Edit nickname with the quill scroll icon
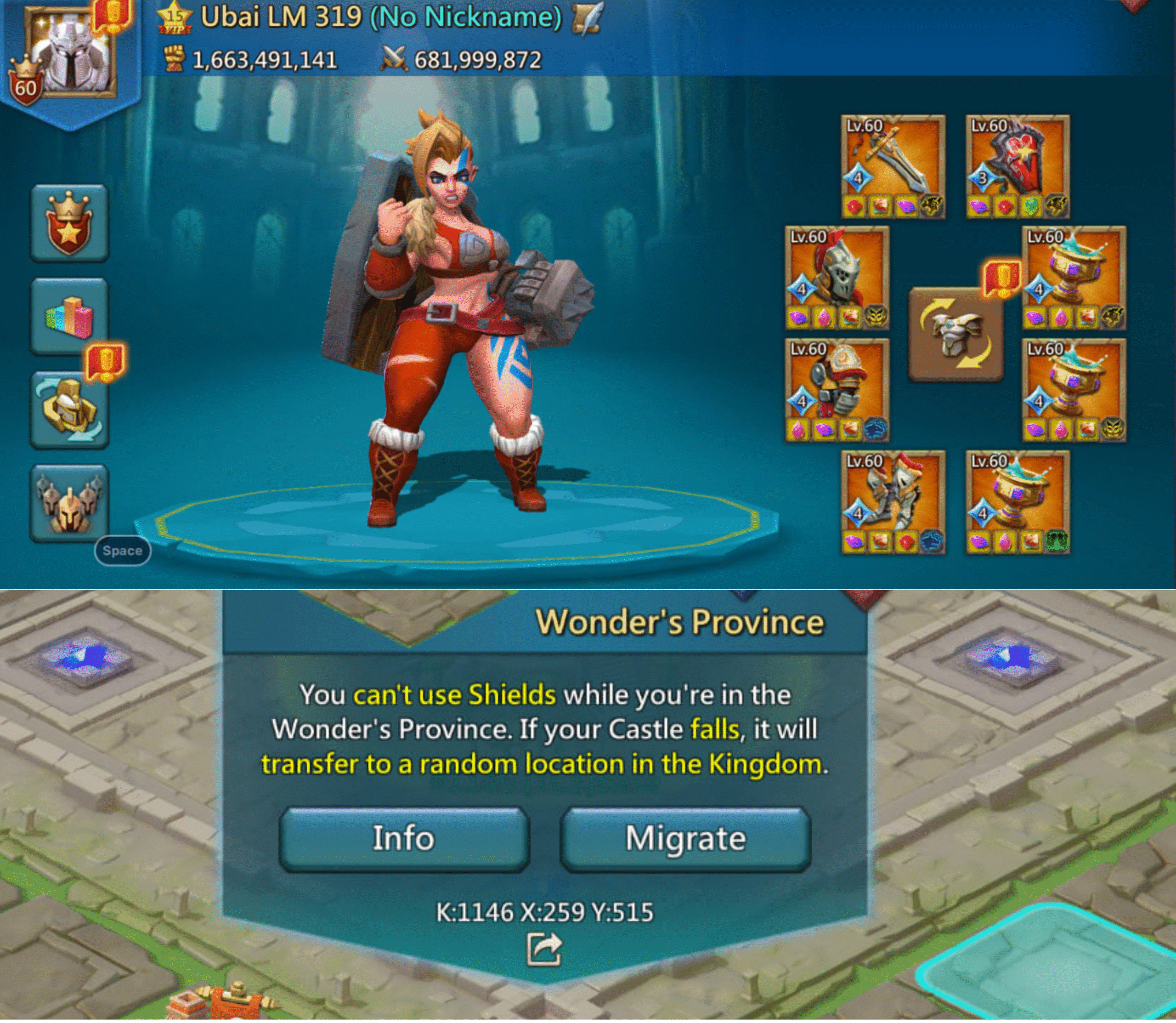 [588, 19]
